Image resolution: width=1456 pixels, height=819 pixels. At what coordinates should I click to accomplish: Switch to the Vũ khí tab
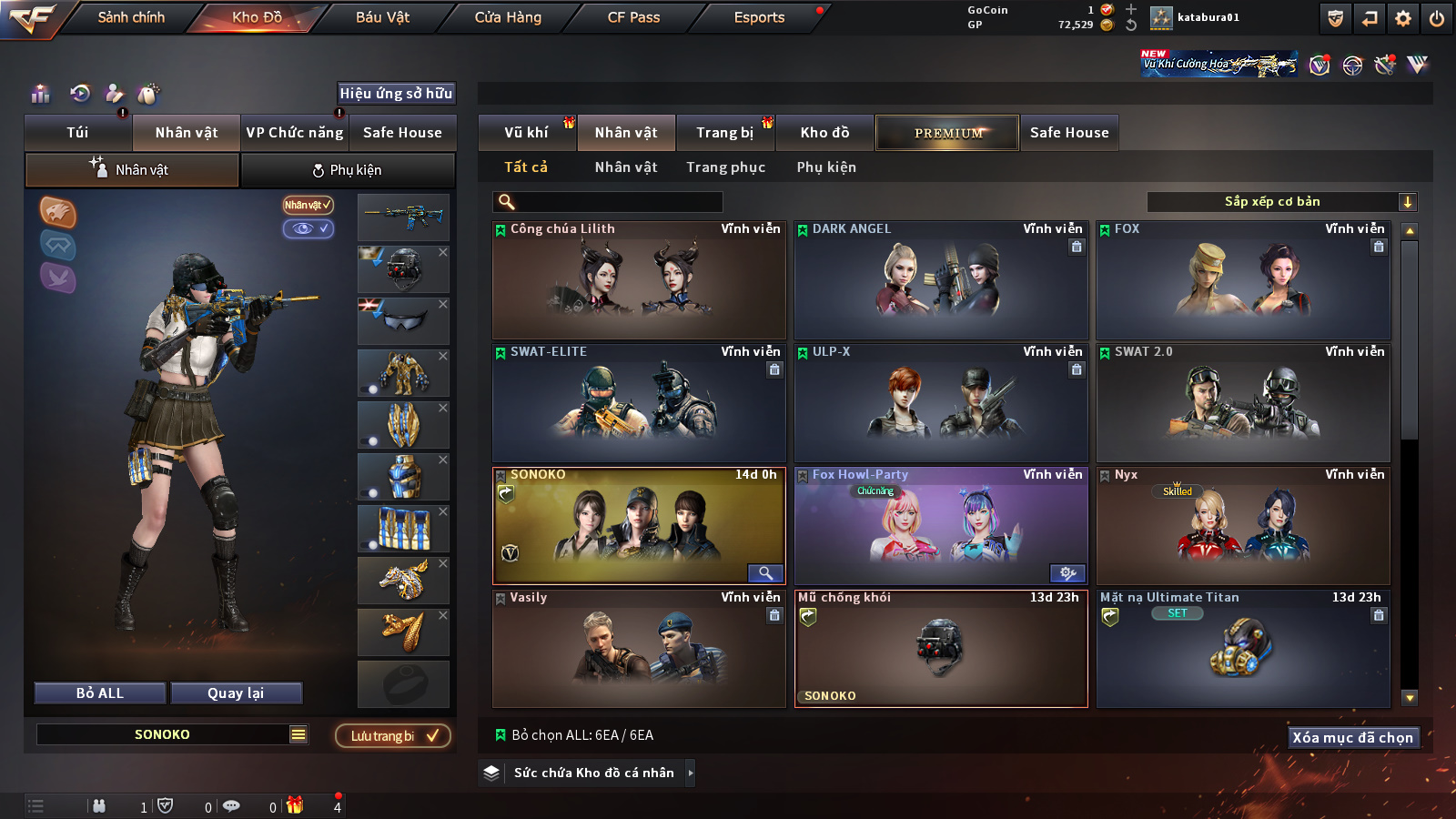526,133
